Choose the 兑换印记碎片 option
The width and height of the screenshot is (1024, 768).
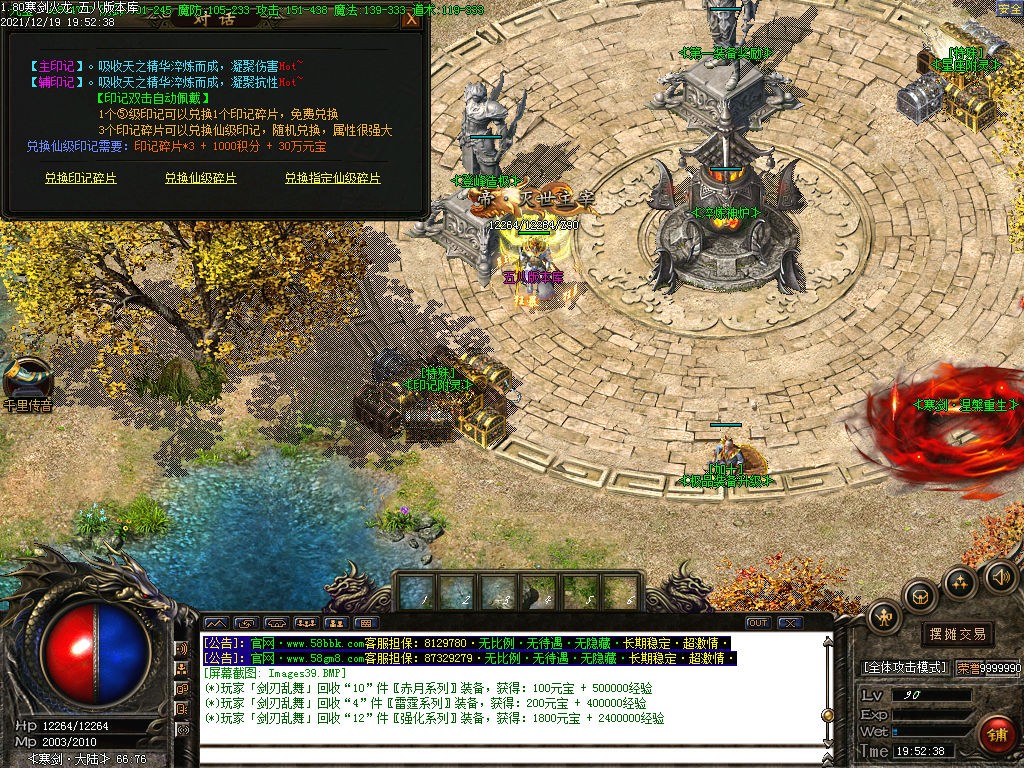81,178
